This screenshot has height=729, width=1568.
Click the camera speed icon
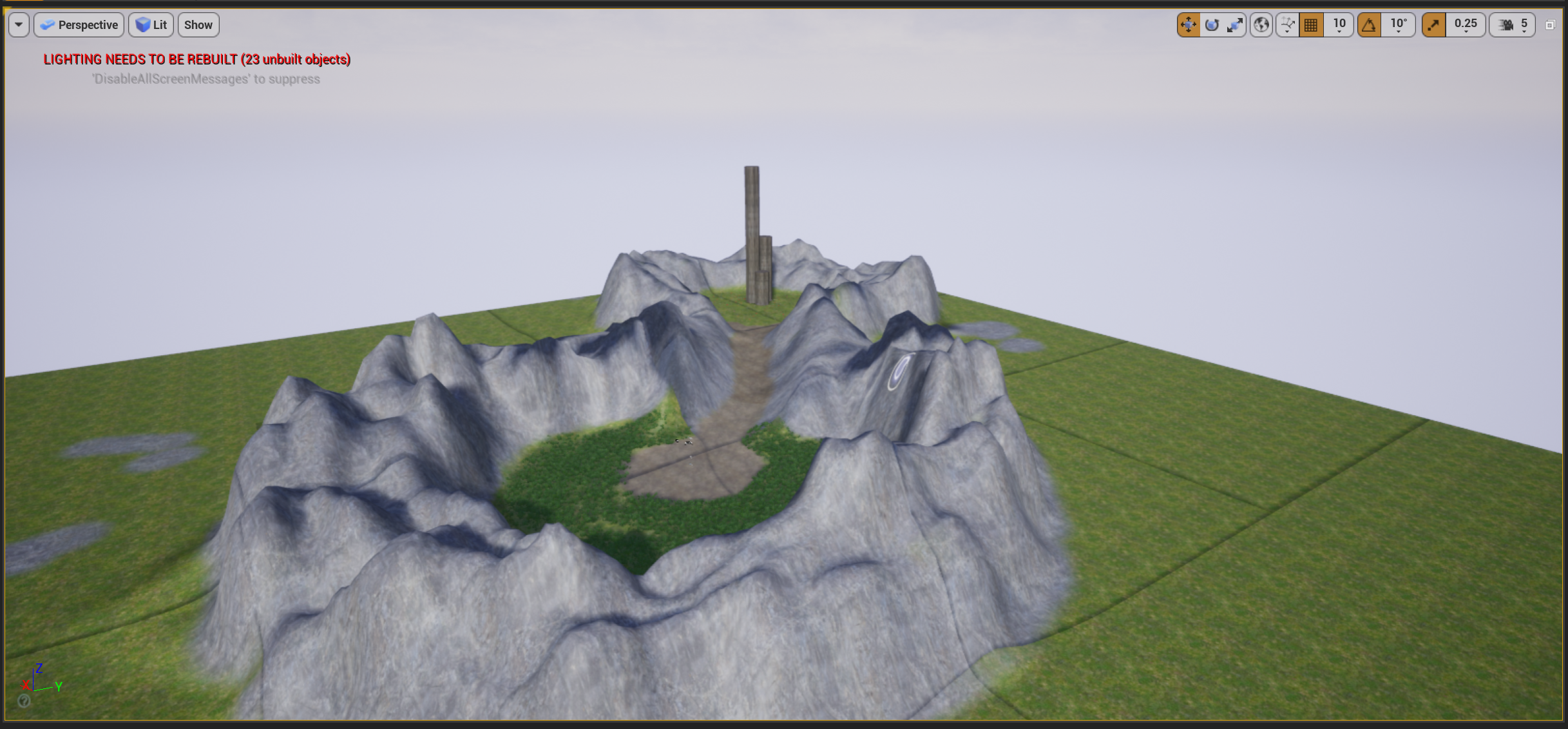click(x=1505, y=24)
